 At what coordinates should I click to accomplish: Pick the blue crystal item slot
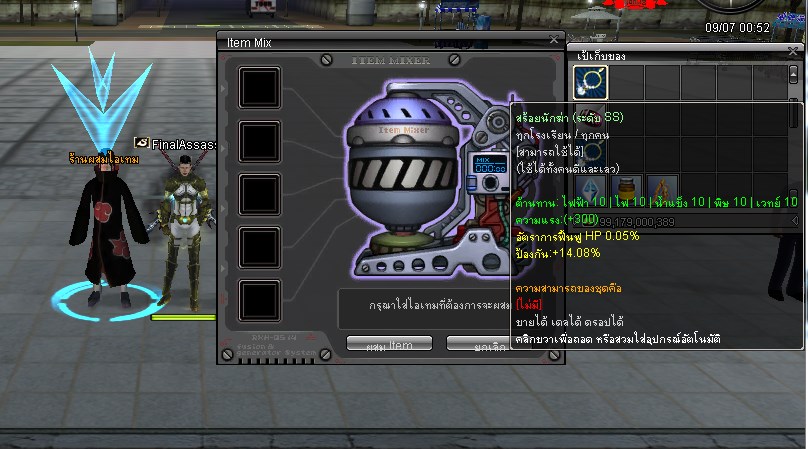588,189
